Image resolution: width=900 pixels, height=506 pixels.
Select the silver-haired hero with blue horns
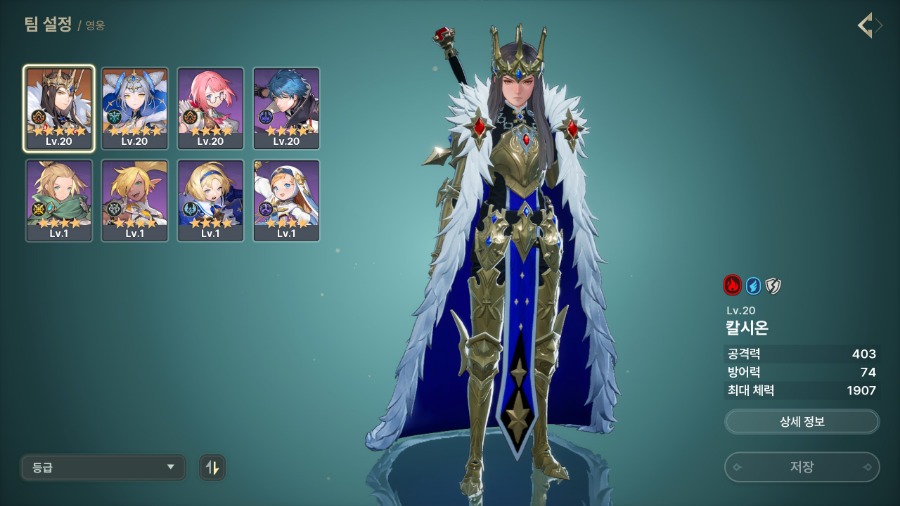[x=135, y=108]
